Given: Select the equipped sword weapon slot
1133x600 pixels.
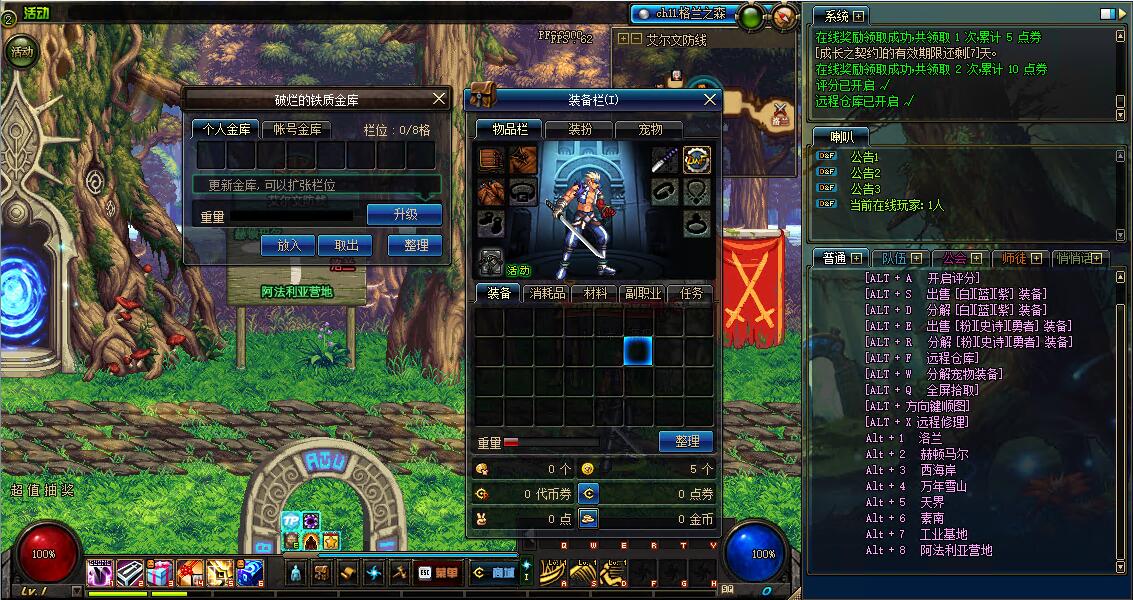Looking at the screenshot, I should point(666,160).
